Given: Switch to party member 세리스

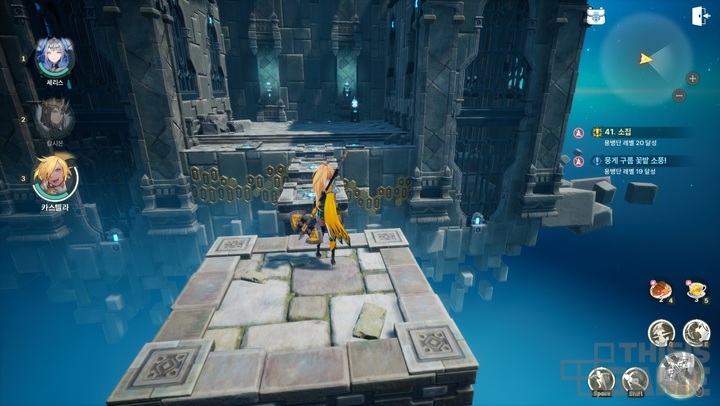Looking at the screenshot, I should click(x=54, y=57).
